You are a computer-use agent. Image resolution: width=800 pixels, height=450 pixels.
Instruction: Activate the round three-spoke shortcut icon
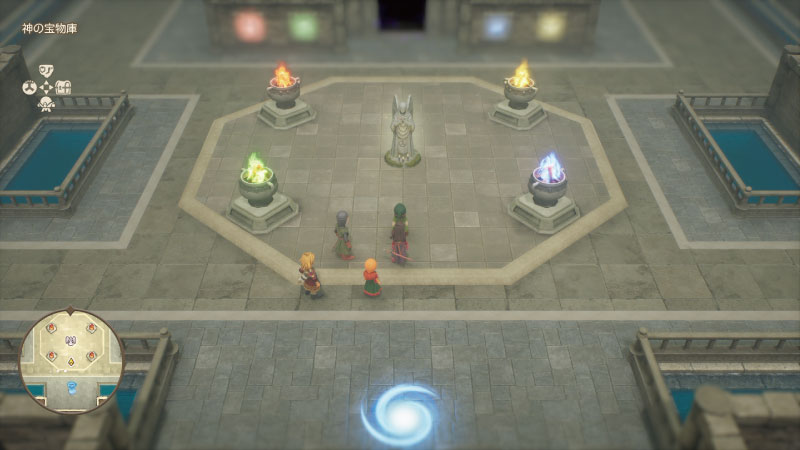pos(29,87)
